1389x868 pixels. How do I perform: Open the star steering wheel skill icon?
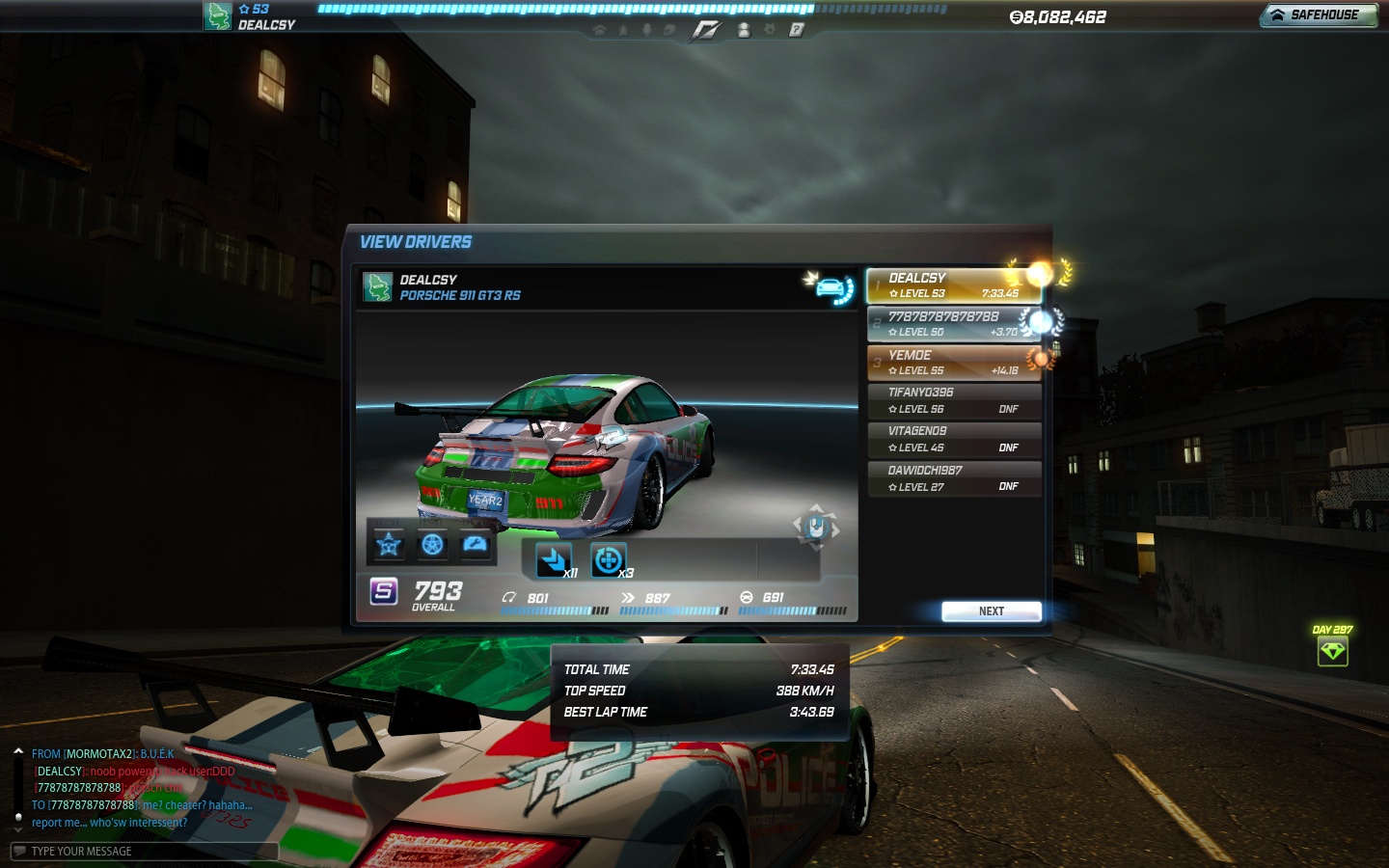(389, 545)
